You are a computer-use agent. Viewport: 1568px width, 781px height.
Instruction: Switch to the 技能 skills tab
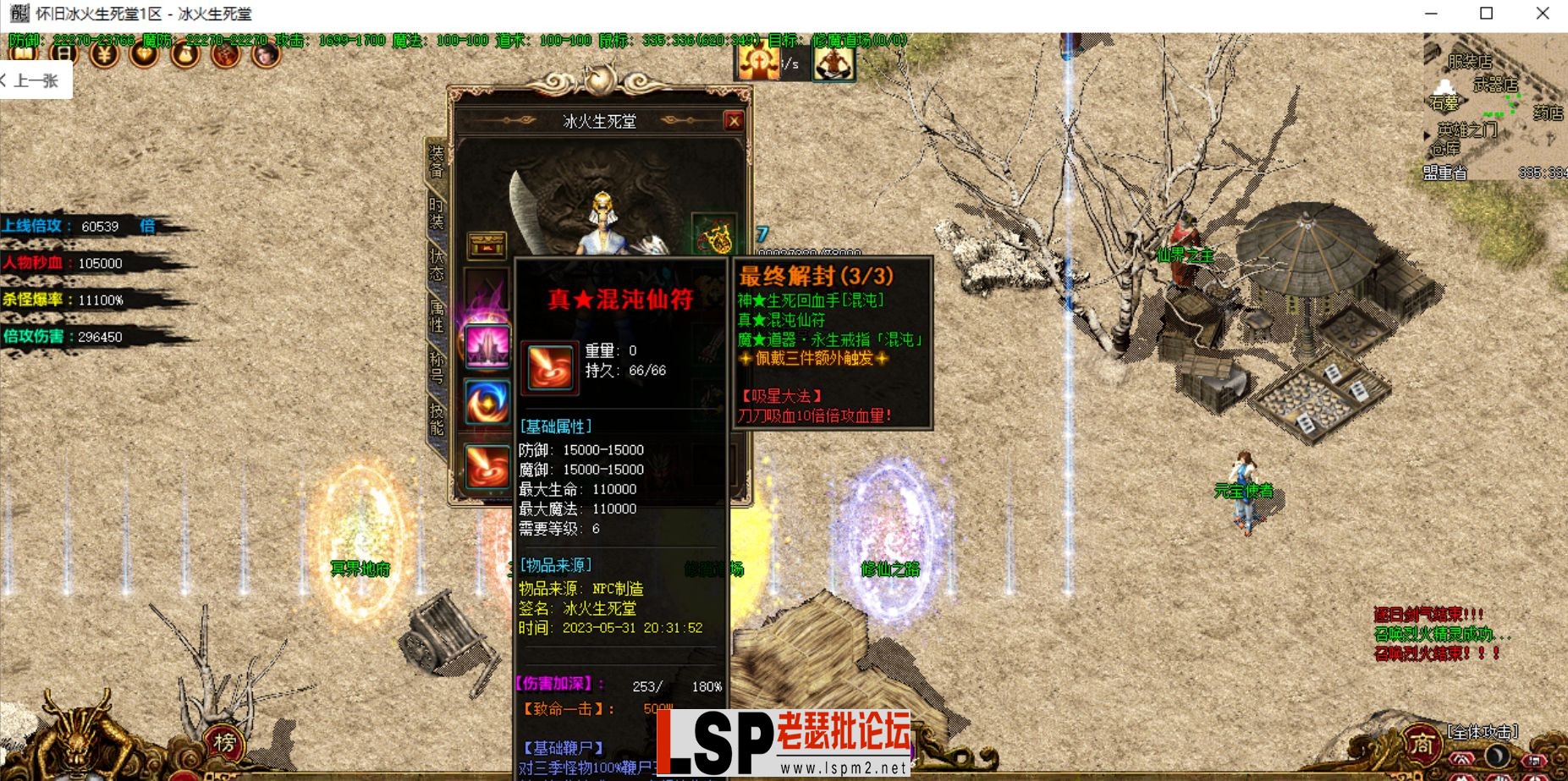pyautogui.click(x=437, y=416)
